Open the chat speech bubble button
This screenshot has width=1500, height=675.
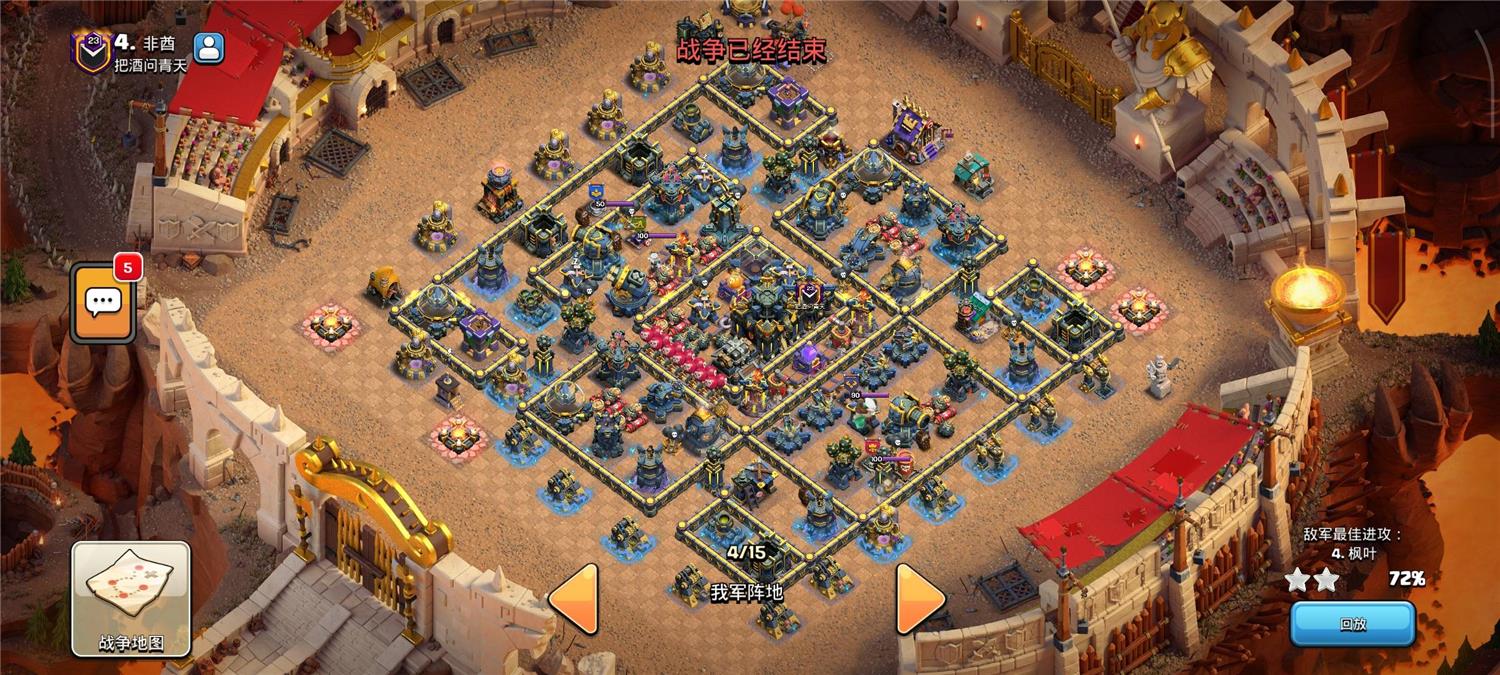click(102, 302)
